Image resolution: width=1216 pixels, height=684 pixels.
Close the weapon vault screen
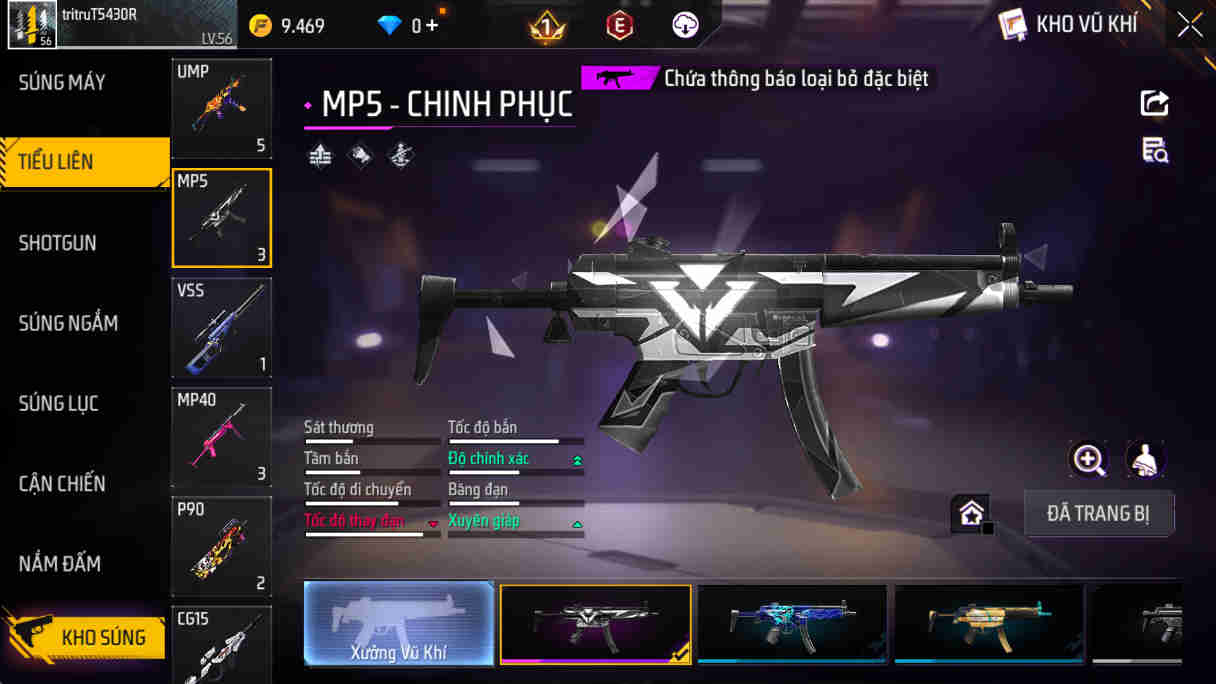point(1190,25)
